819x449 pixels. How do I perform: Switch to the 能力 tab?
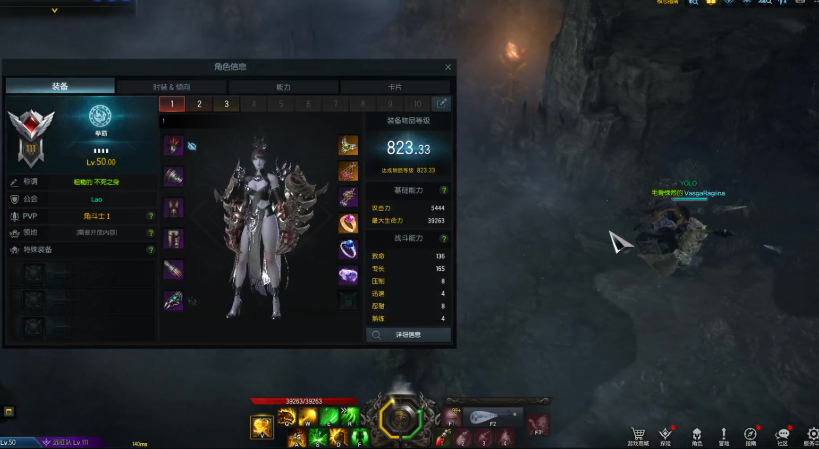pos(283,87)
